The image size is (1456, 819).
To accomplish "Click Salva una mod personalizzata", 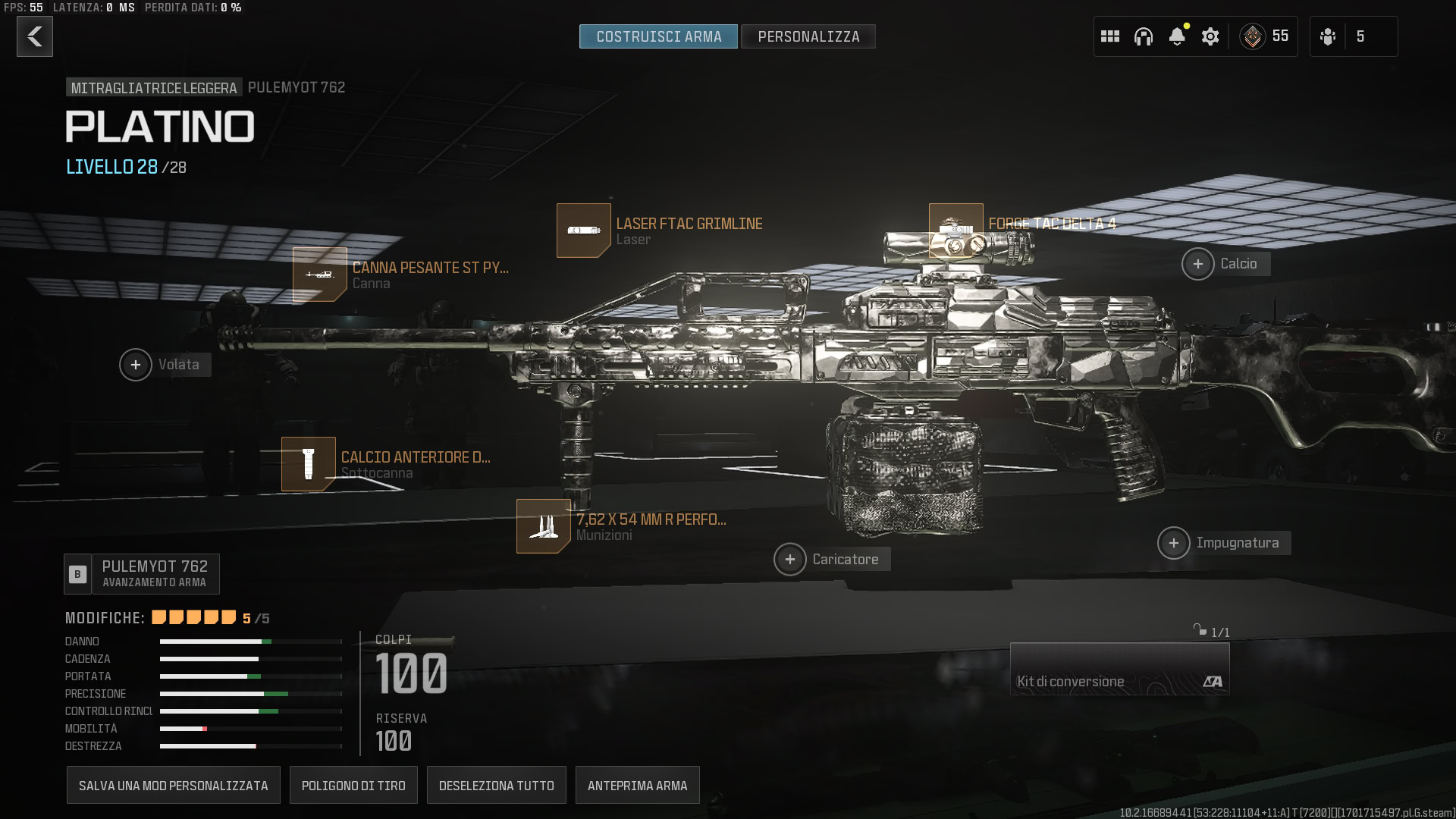I will (174, 785).
